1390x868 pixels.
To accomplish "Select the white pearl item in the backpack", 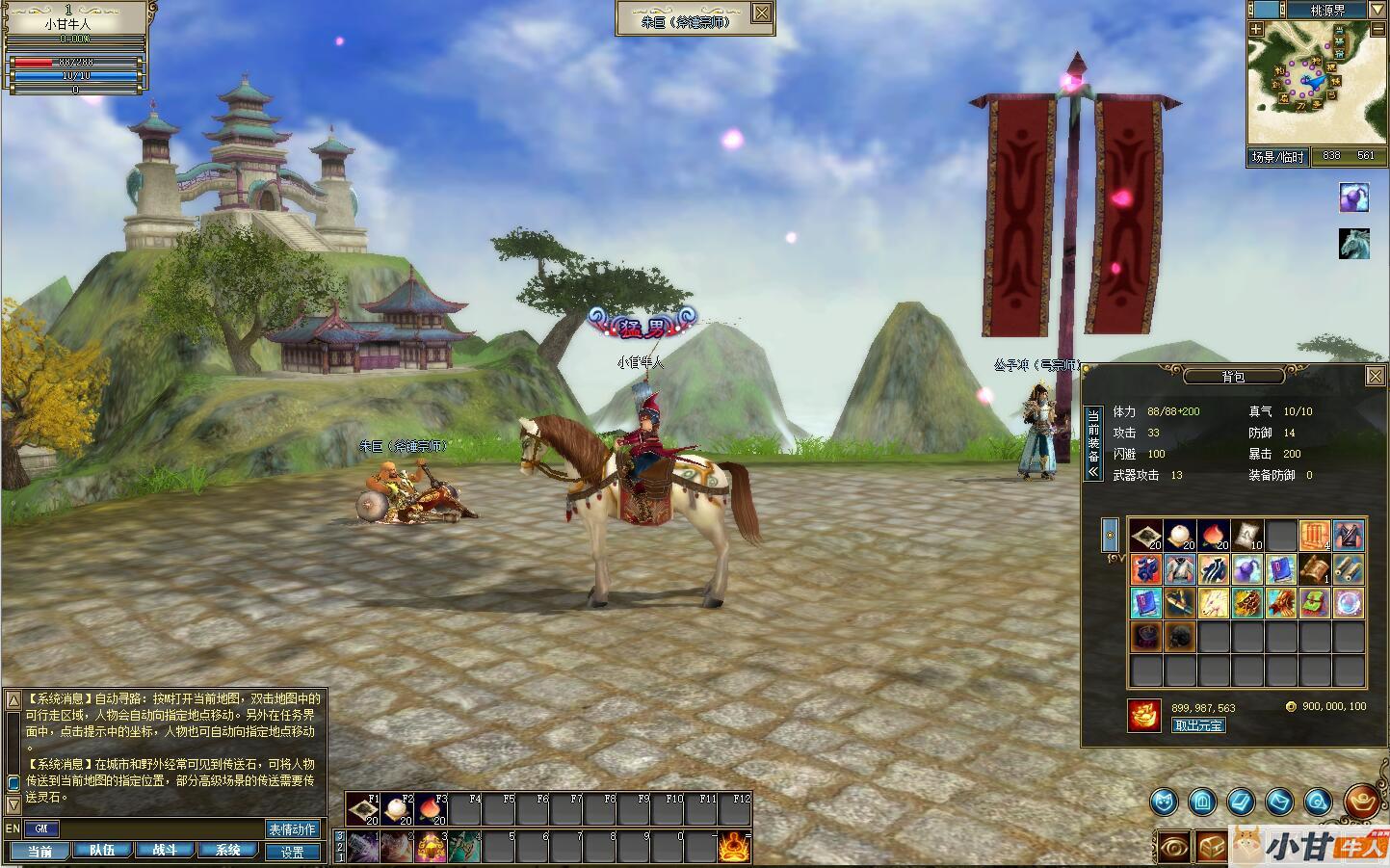I will click(x=1179, y=536).
